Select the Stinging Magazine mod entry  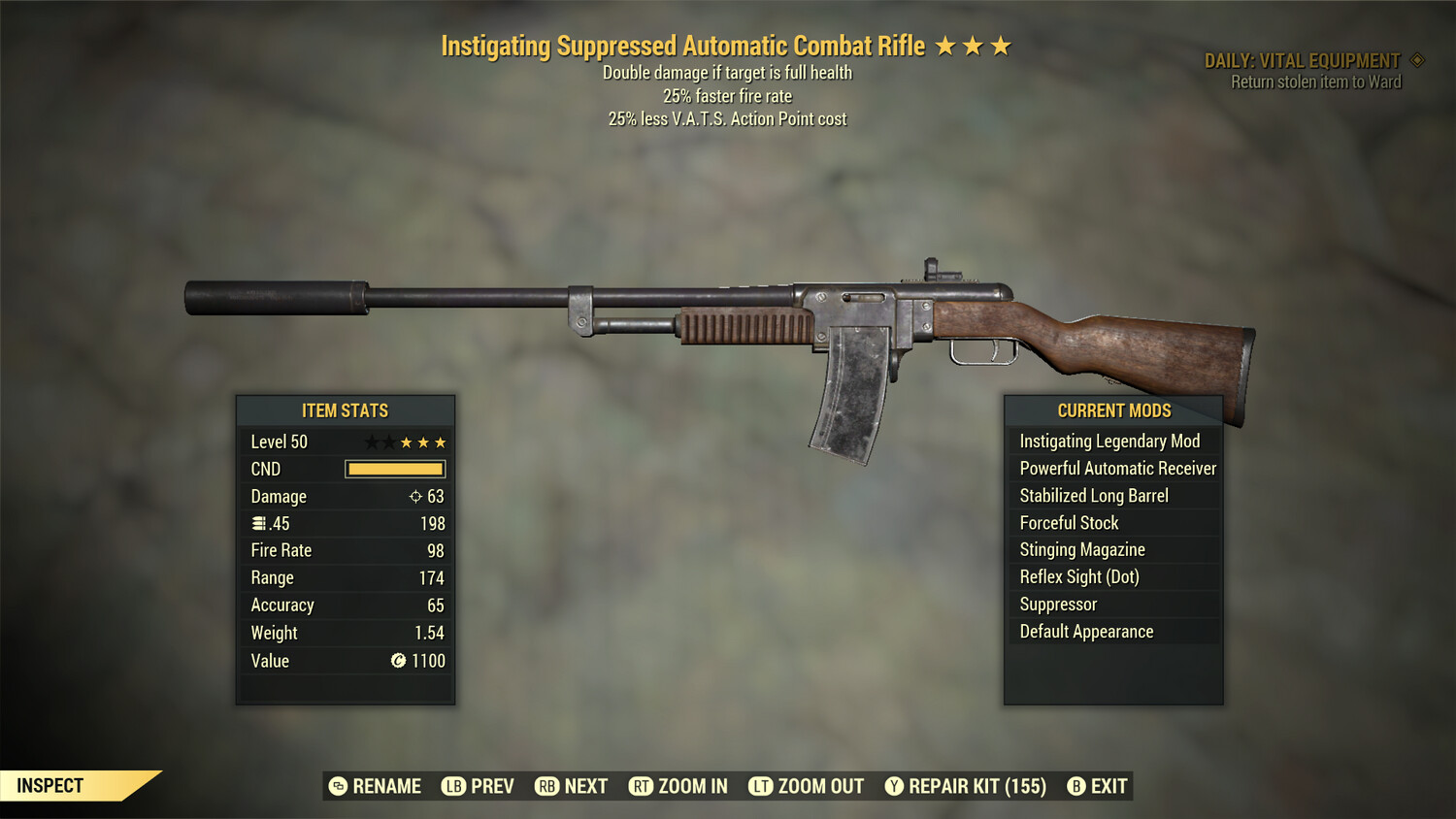(x=1081, y=549)
